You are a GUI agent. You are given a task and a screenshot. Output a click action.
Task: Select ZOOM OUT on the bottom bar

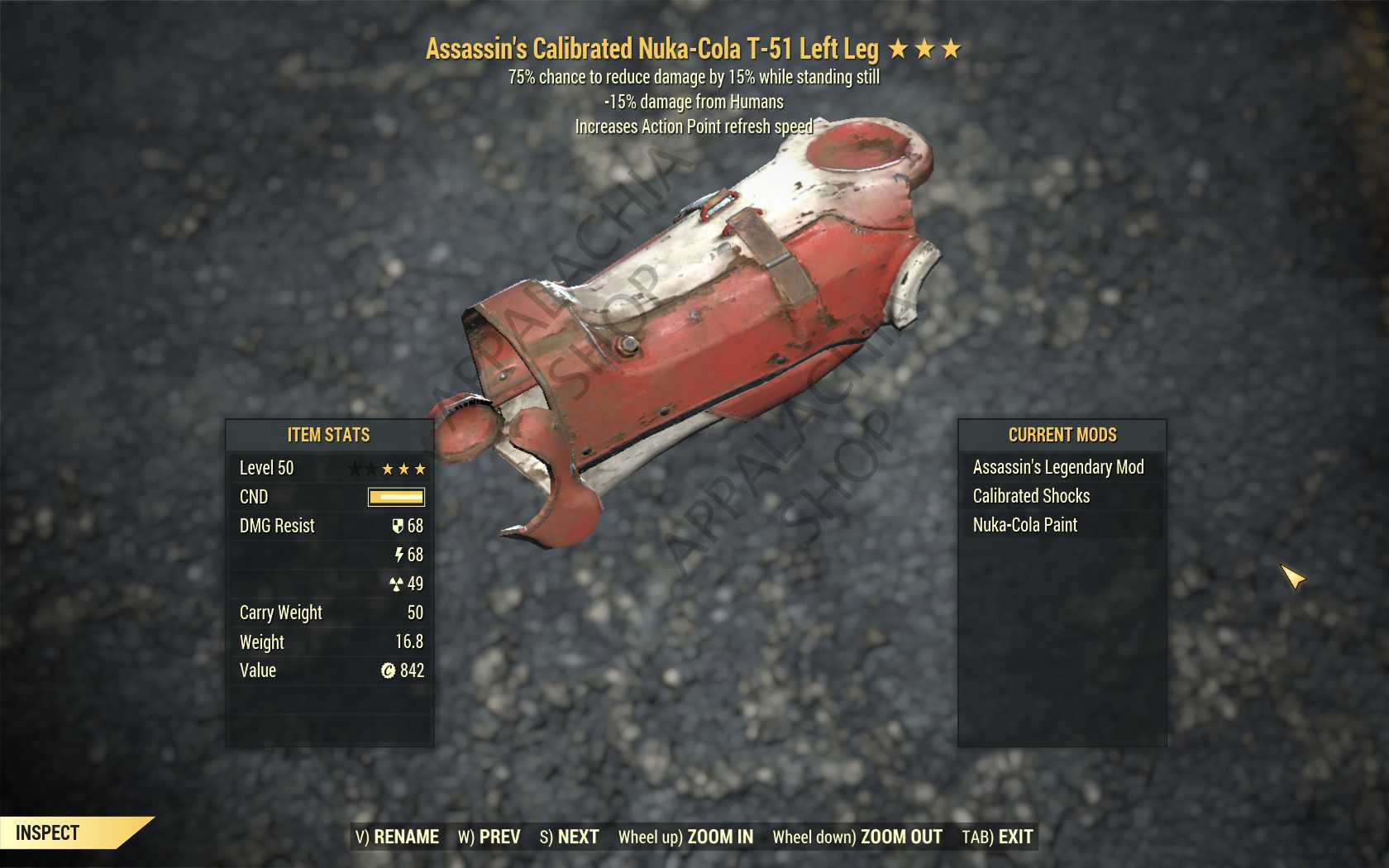[x=857, y=837]
